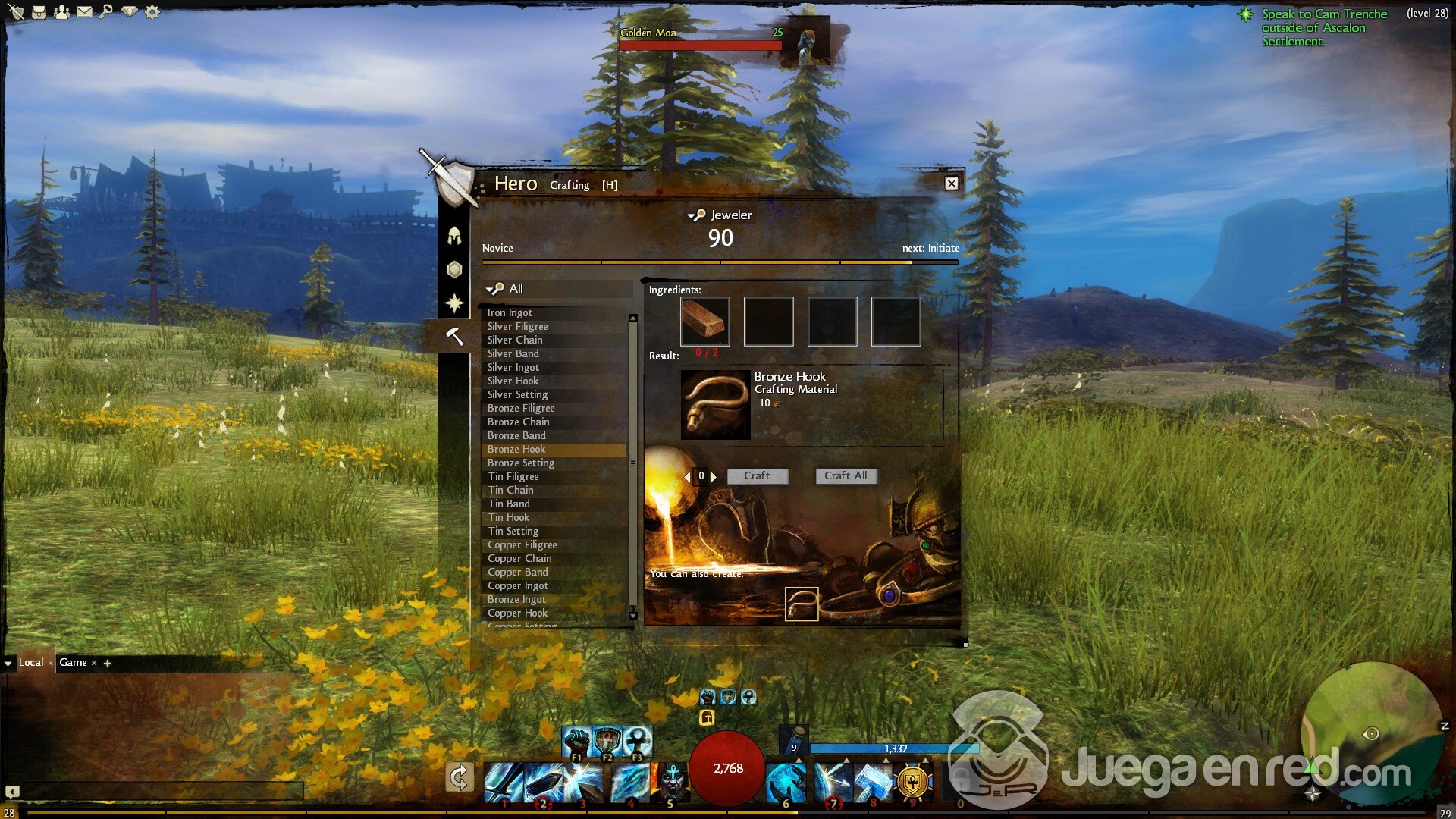
Task: Click the wooden plank ingredient slot
Action: (705, 322)
